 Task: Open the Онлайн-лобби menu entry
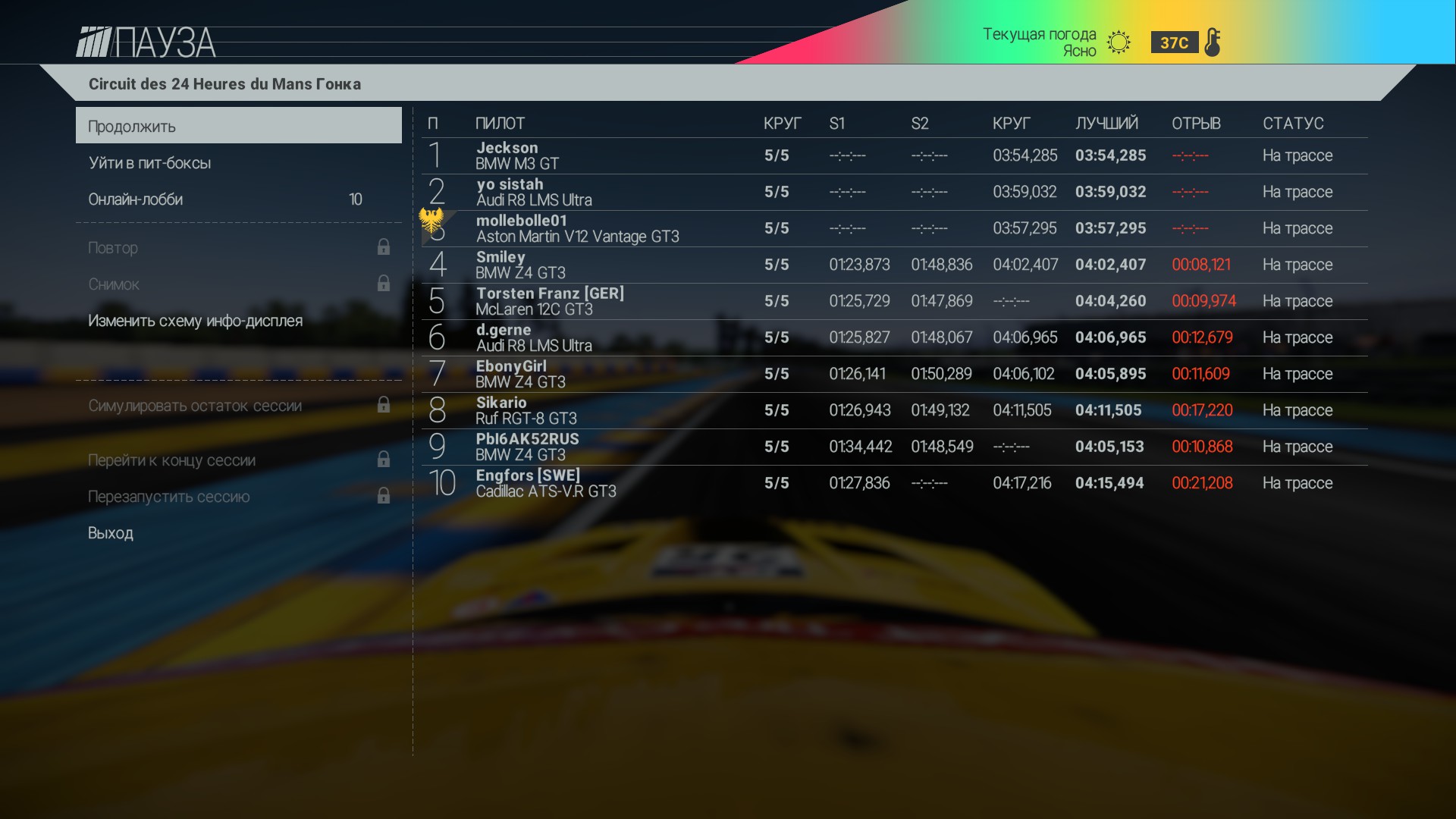[136, 199]
